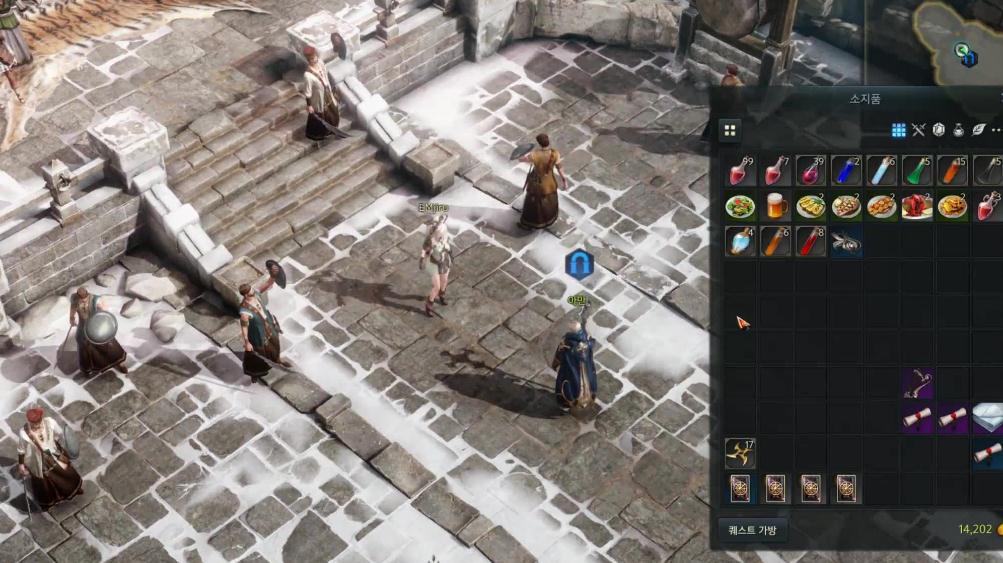Click the dark blue vial stack
Screen dimensions: 1003x563
[x=846, y=171]
